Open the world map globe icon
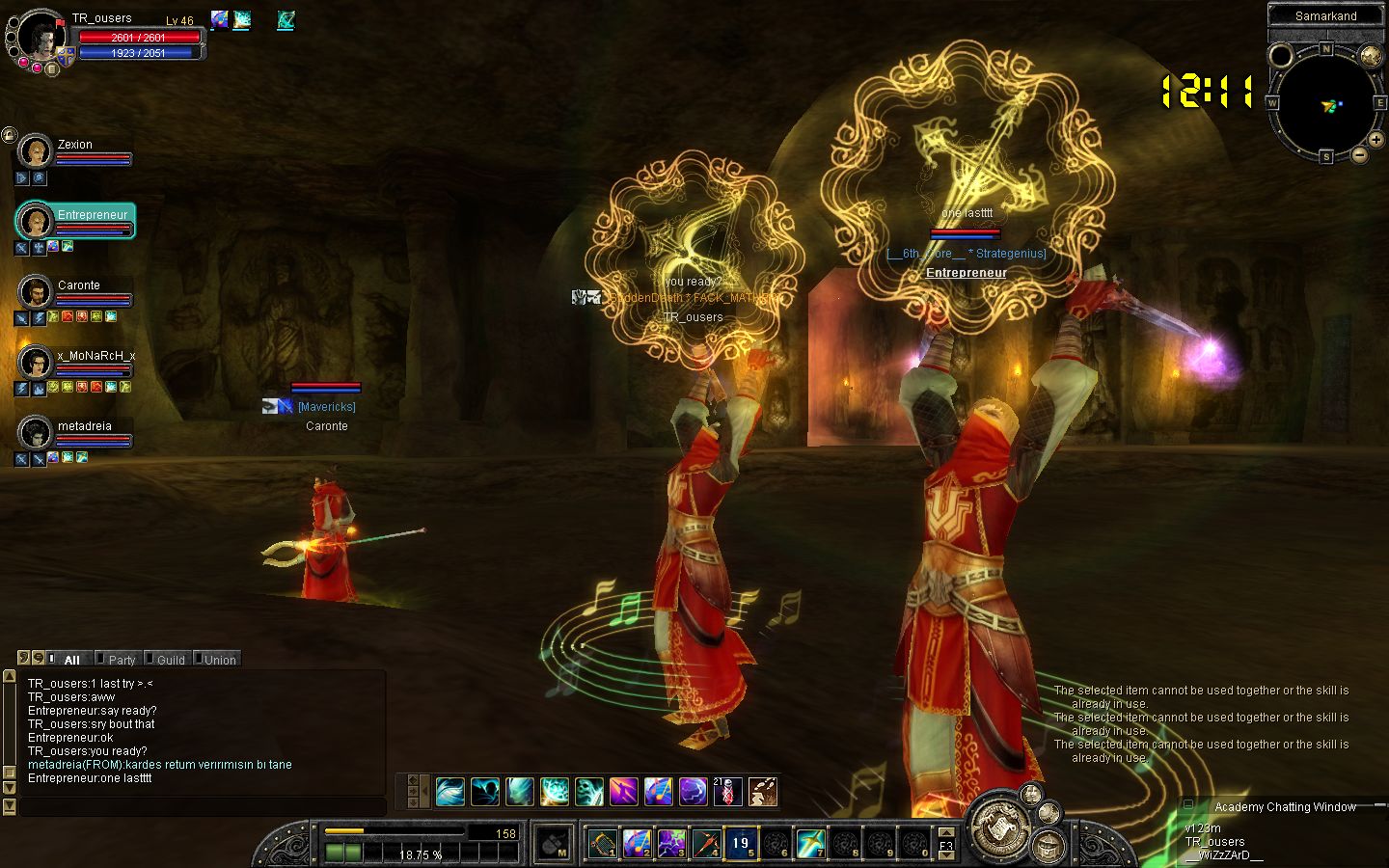 pos(1371,56)
